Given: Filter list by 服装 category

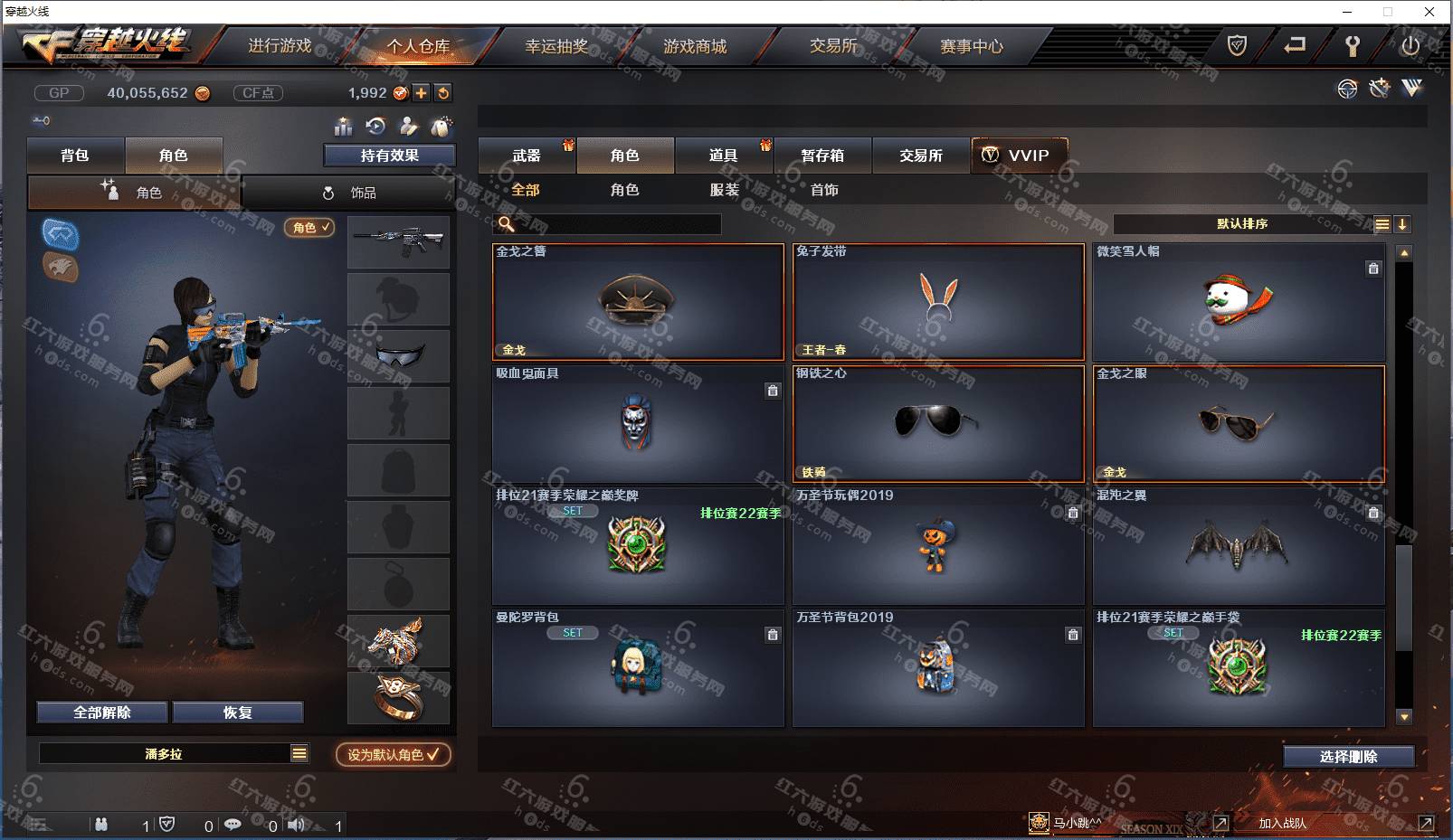Looking at the screenshot, I should click(724, 190).
